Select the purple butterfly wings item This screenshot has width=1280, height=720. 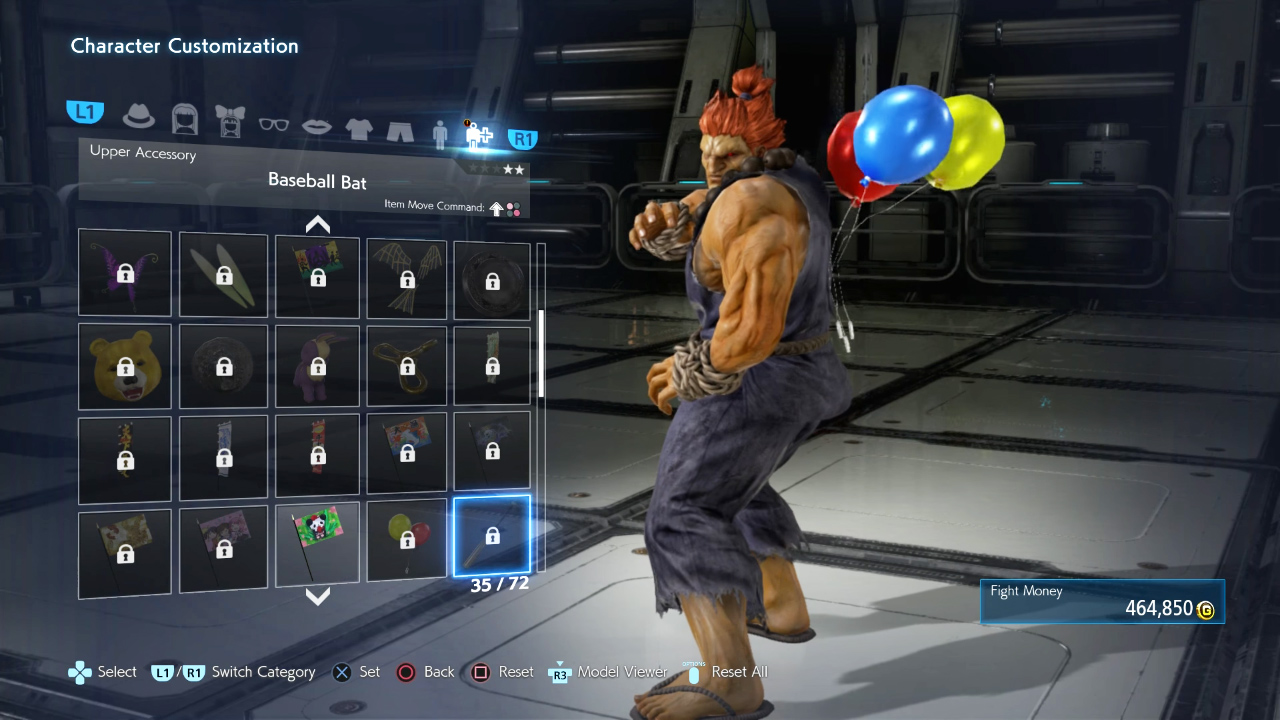pyautogui.click(x=125, y=273)
